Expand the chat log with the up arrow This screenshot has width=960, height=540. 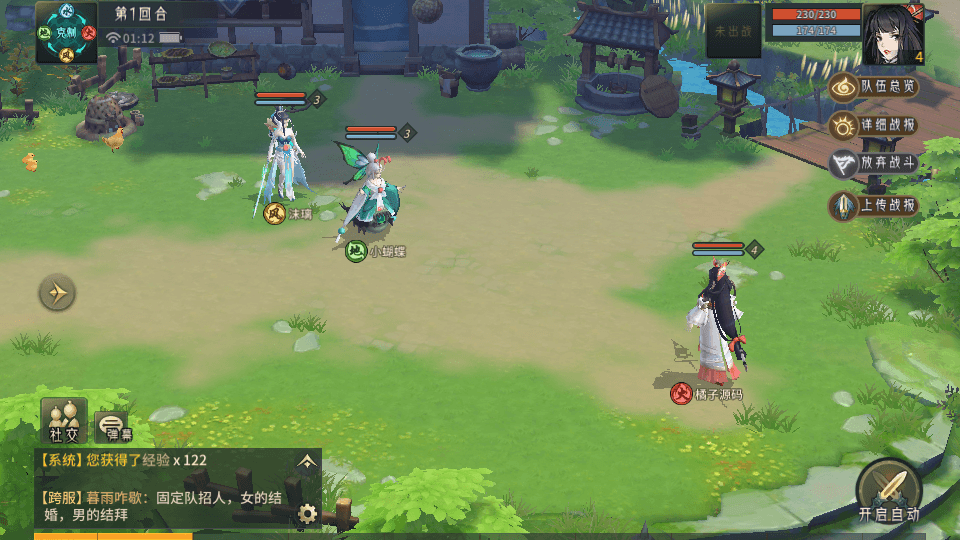pos(307,461)
